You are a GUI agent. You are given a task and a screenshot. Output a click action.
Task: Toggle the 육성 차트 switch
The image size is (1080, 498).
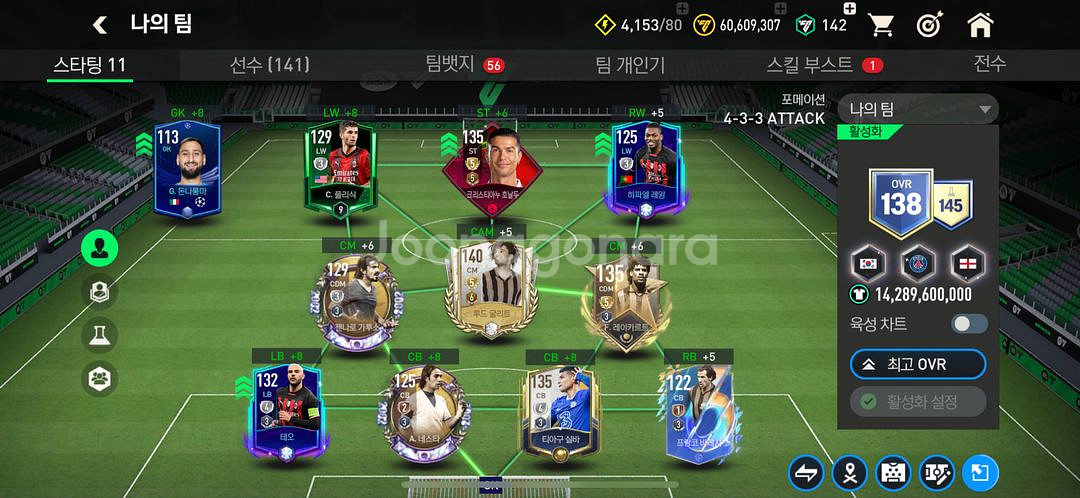tap(969, 324)
